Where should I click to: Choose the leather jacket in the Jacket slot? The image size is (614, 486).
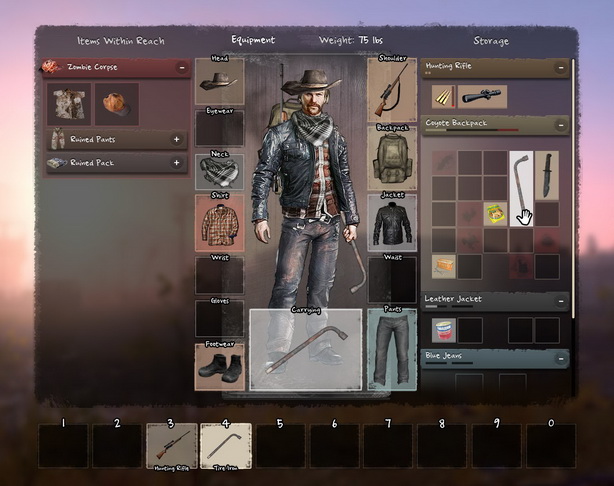click(392, 222)
